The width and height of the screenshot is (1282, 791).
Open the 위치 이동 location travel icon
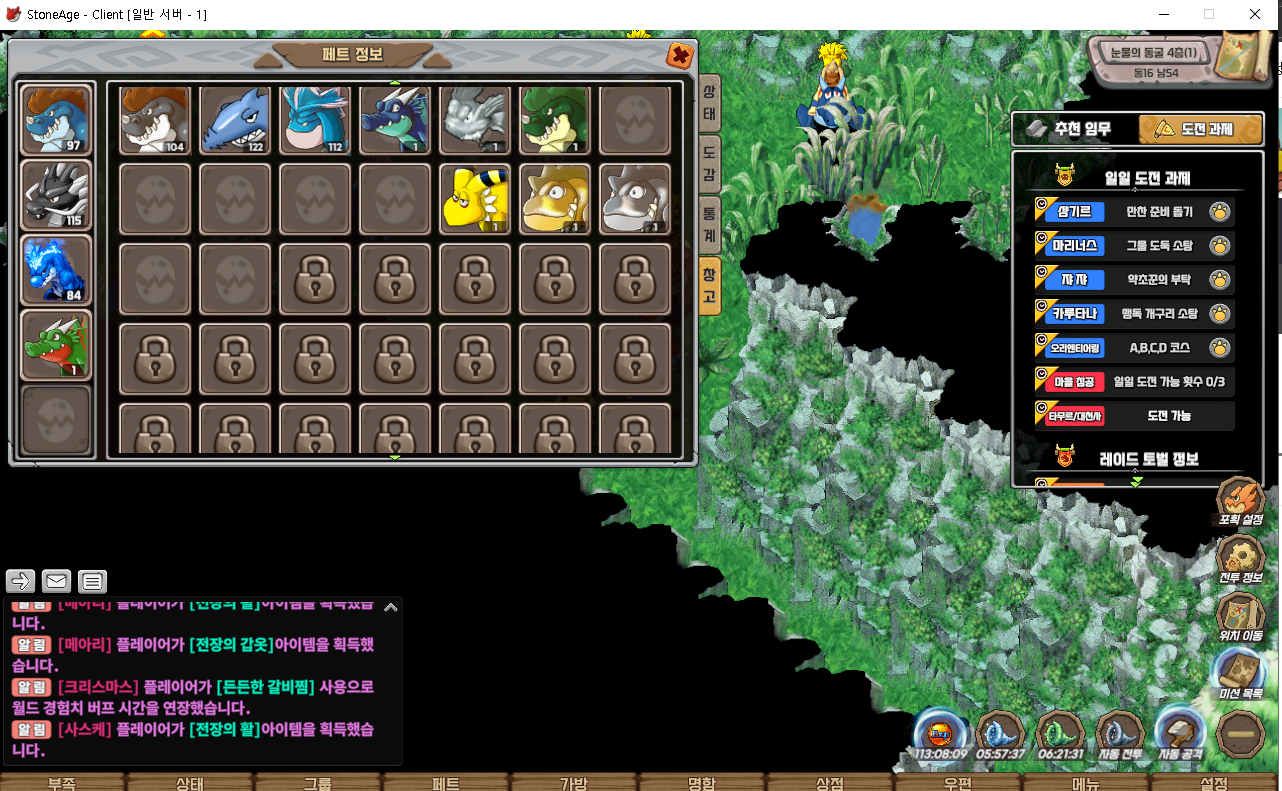click(x=1240, y=617)
